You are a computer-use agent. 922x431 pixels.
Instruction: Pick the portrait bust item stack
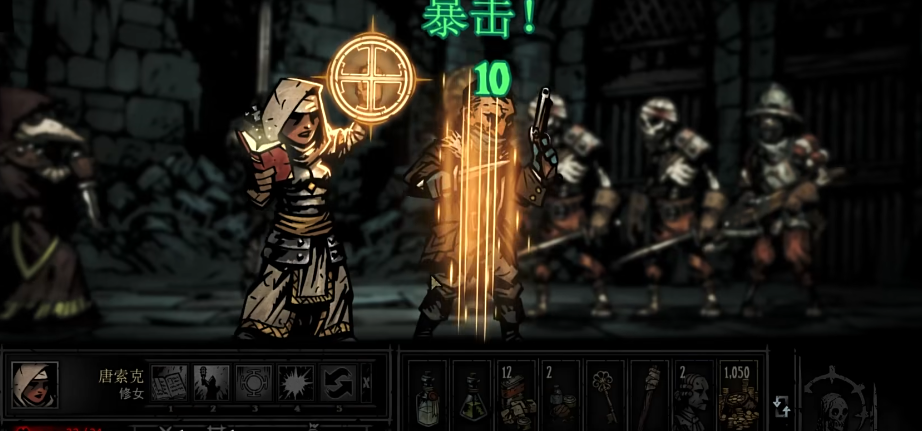coord(692,393)
